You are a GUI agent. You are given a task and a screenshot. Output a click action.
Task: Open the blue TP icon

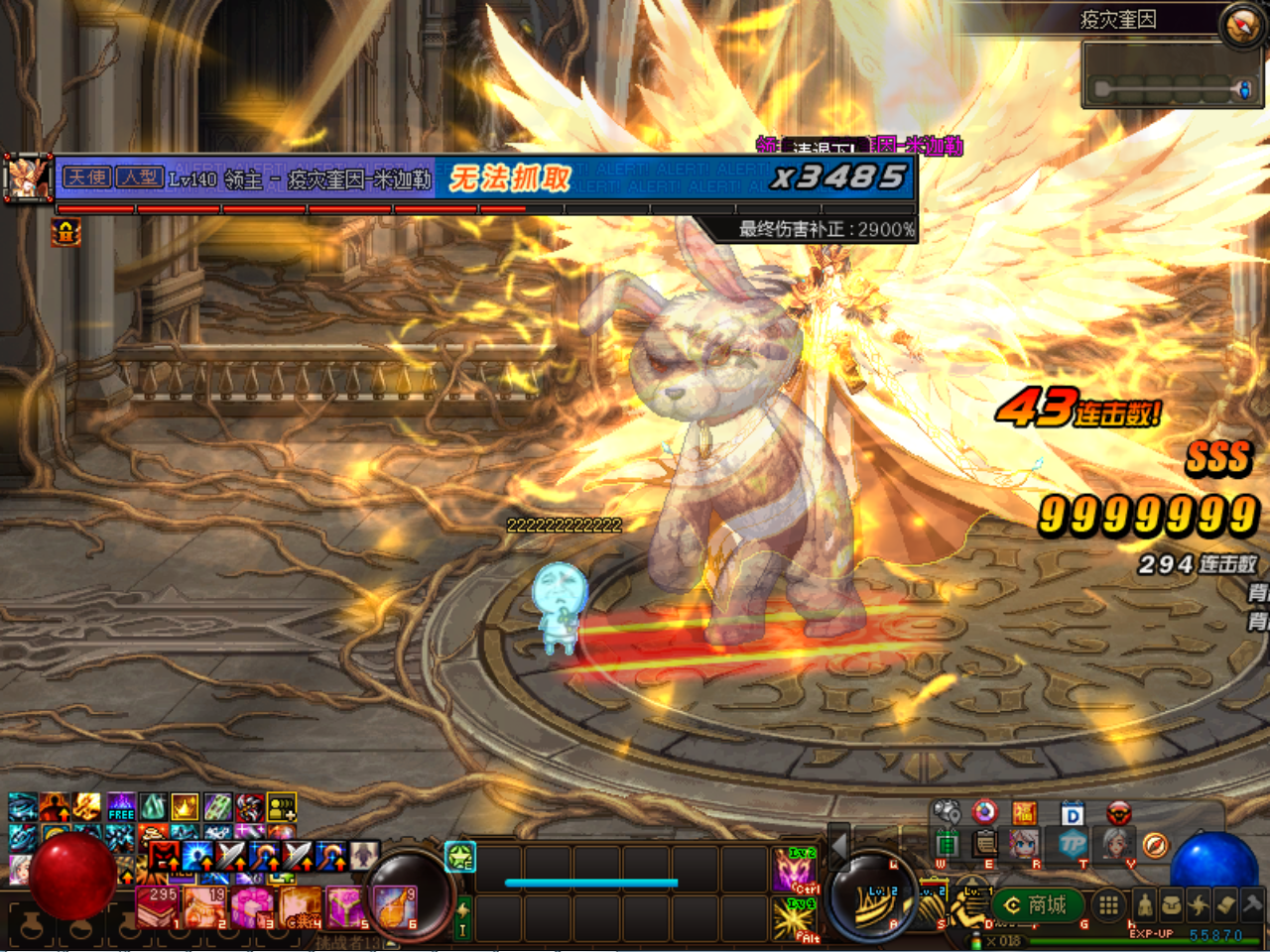click(x=1073, y=844)
